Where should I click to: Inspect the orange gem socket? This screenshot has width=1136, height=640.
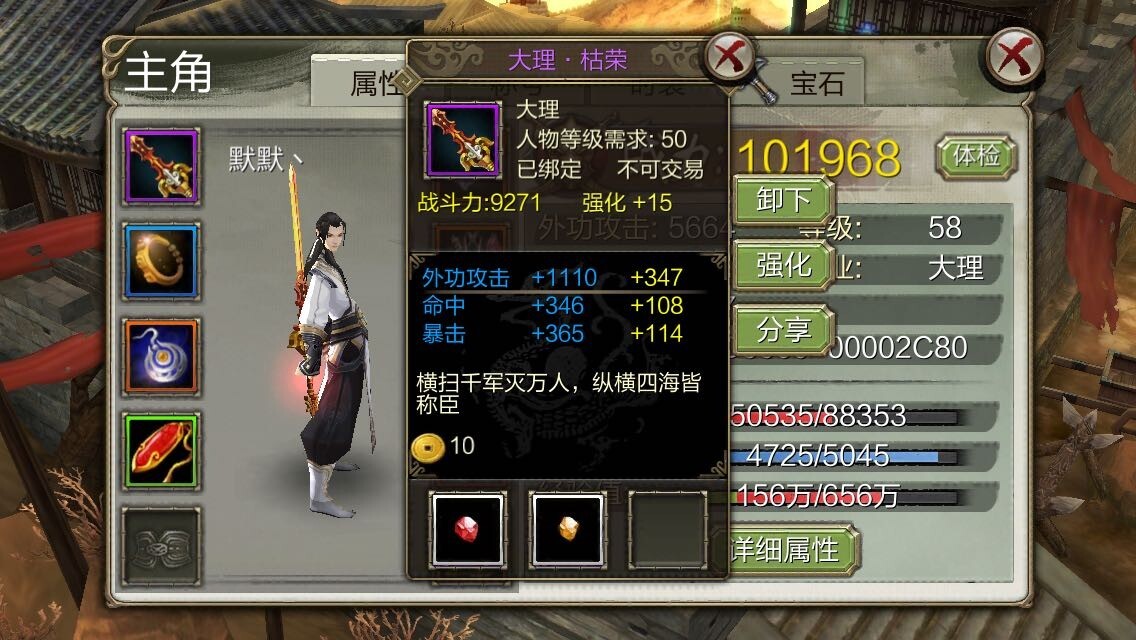tap(566, 529)
